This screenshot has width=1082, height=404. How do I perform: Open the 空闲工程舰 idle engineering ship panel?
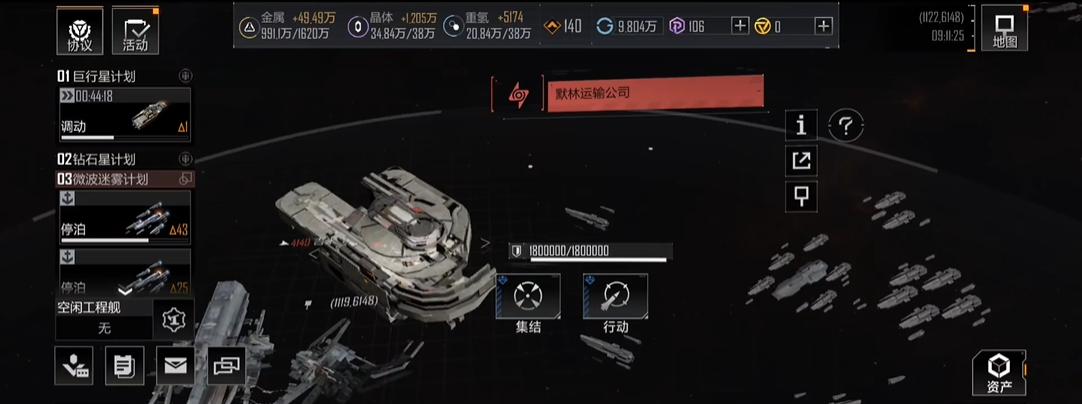[104, 318]
